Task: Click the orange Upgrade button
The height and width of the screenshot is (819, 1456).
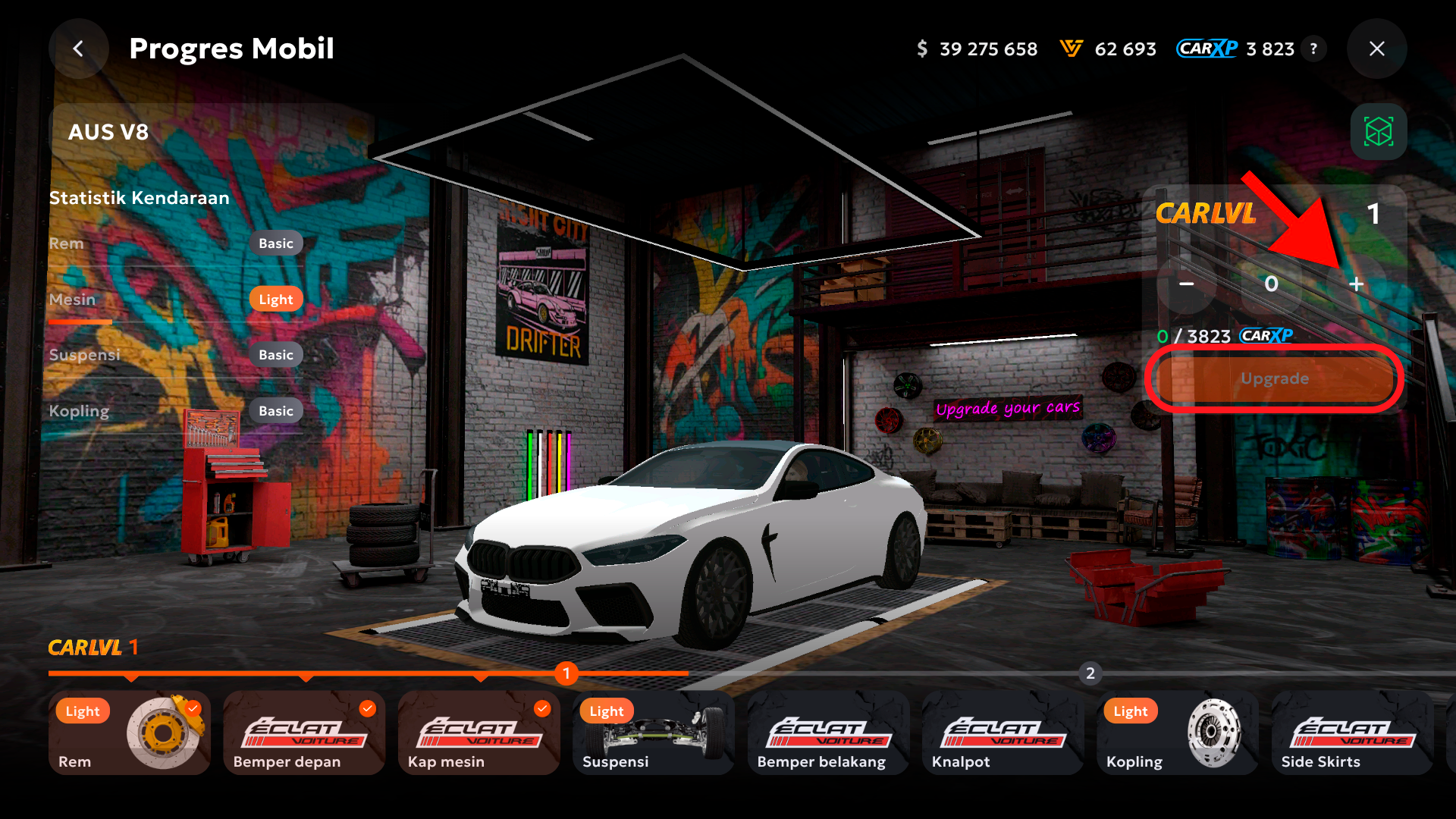Action: pos(1274,378)
